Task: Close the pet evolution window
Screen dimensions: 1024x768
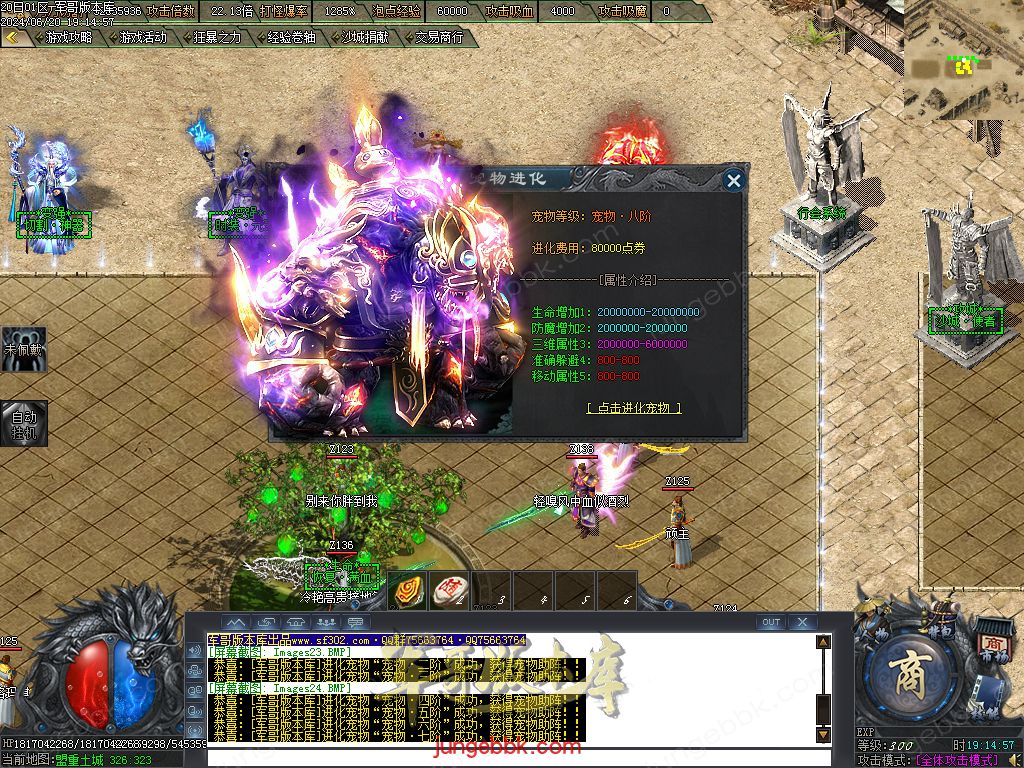Action: pos(734,180)
